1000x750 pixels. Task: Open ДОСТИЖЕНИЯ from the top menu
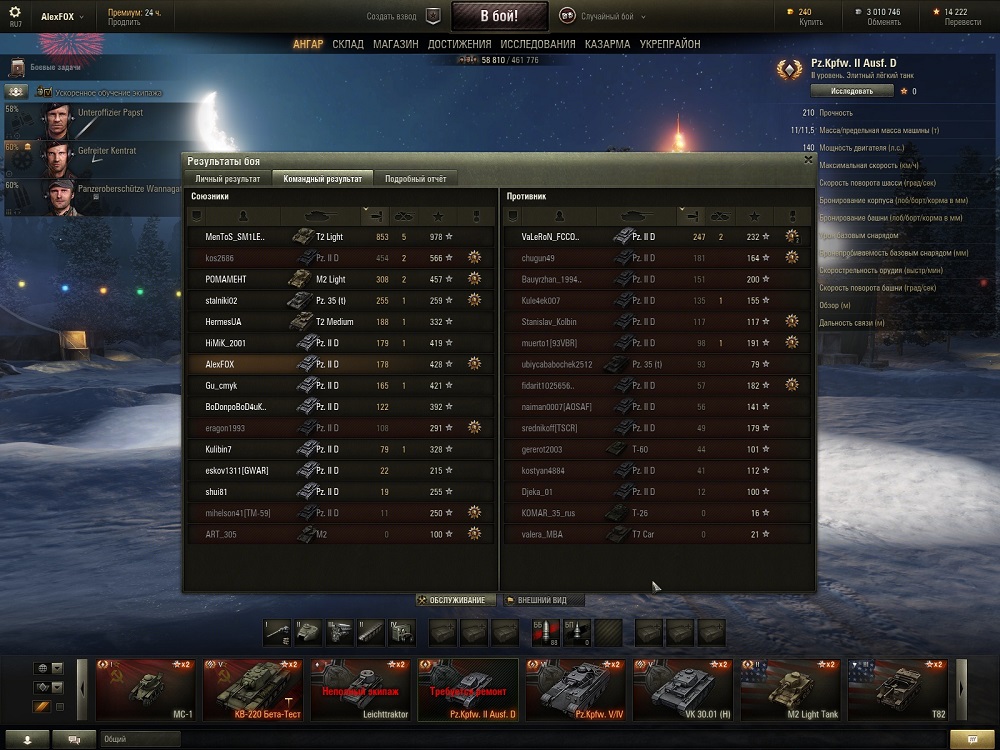pos(459,44)
